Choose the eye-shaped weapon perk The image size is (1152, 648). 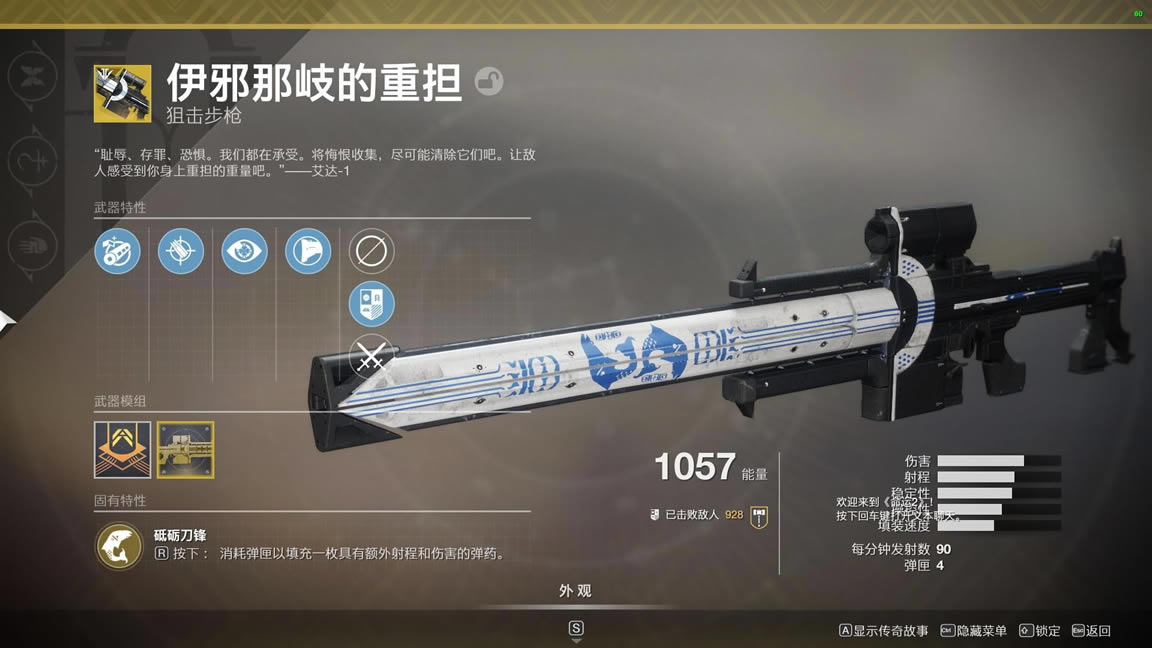tap(244, 251)
